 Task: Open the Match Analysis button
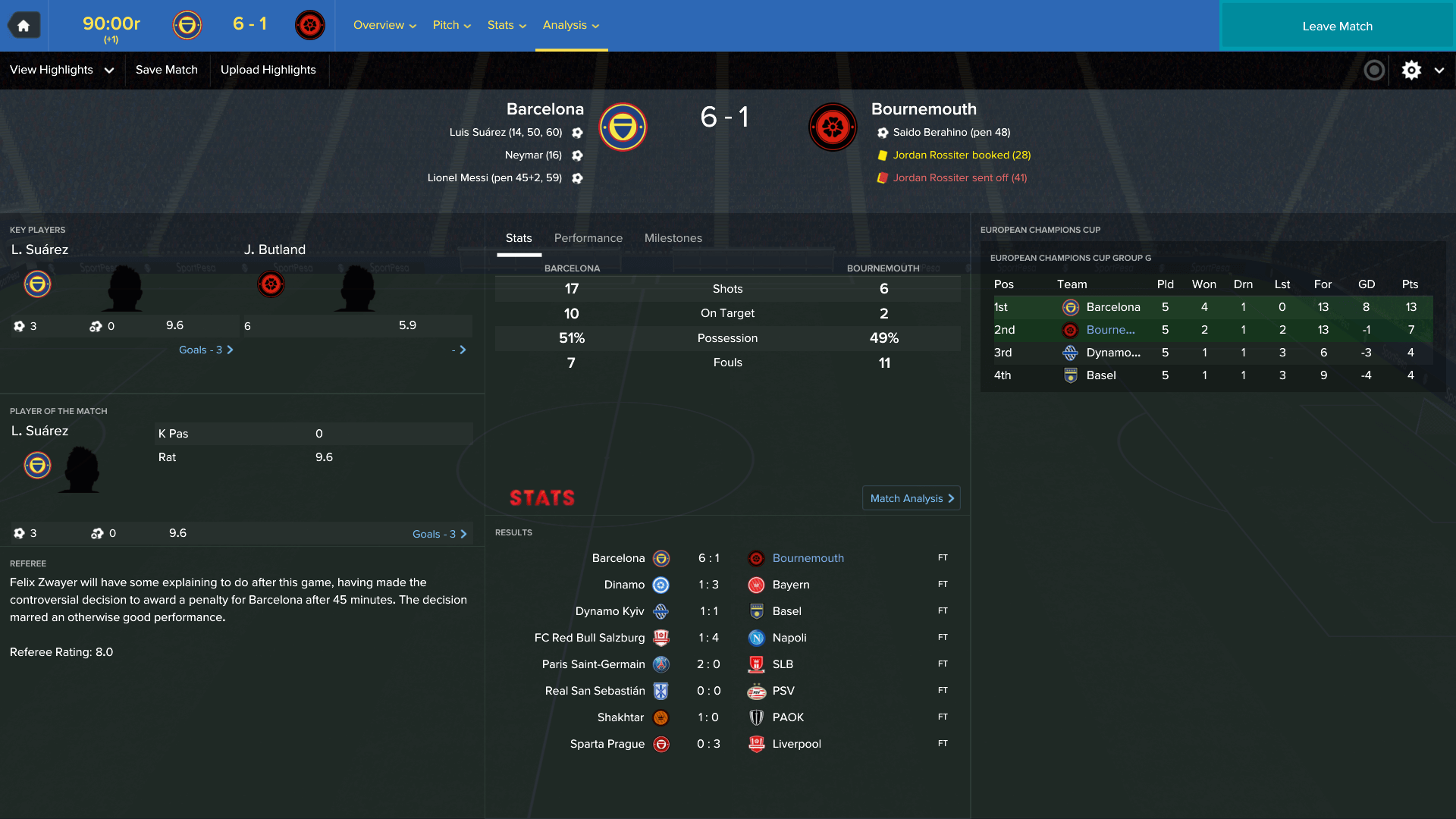(911, 498)
